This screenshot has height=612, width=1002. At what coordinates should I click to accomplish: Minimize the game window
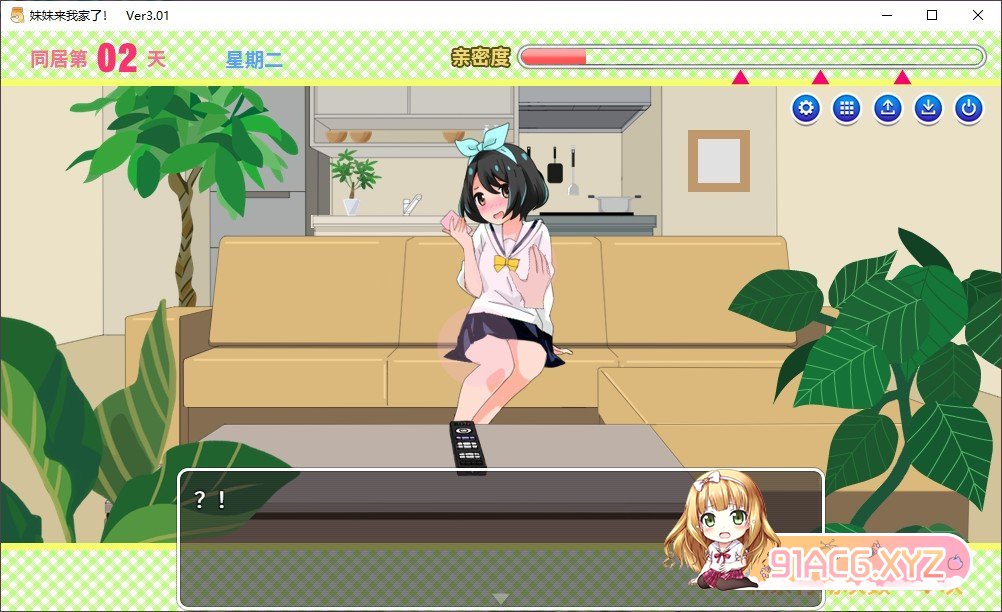click(886, 15)
